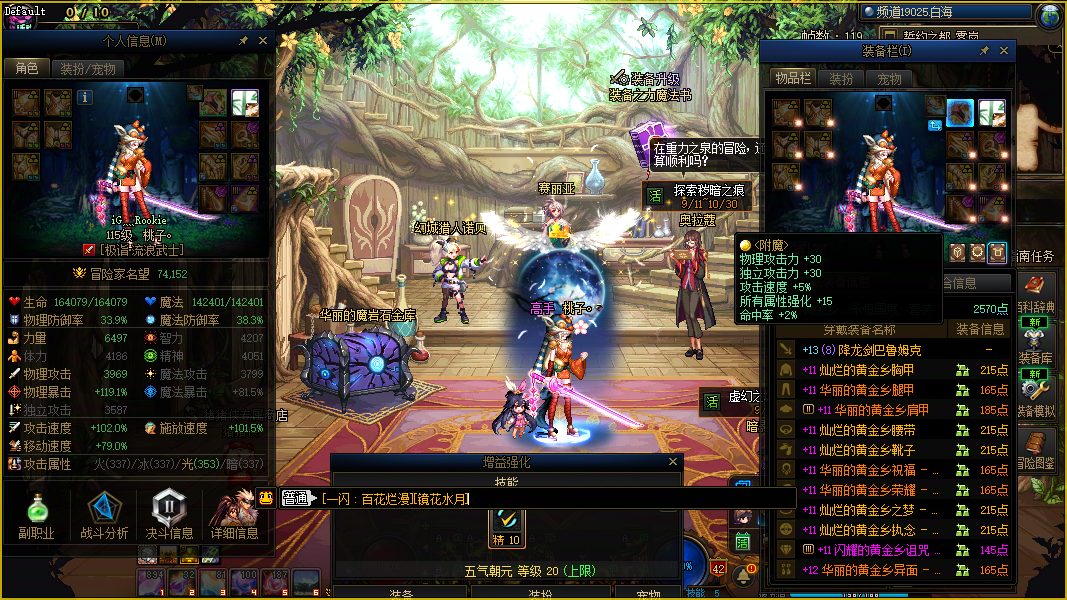
Task: Open the 宠物 tab in equipment window
Action: click(x=890, y=79)
